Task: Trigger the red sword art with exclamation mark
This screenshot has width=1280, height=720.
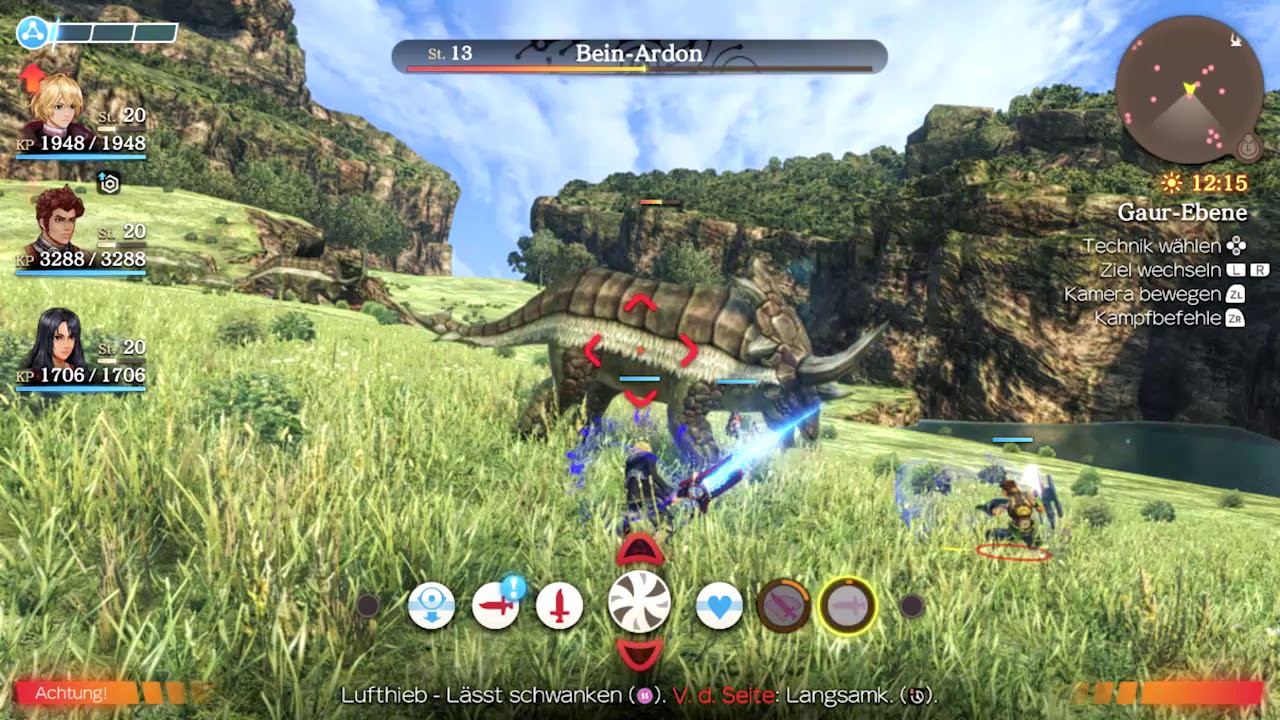Action: coord(495,606)
